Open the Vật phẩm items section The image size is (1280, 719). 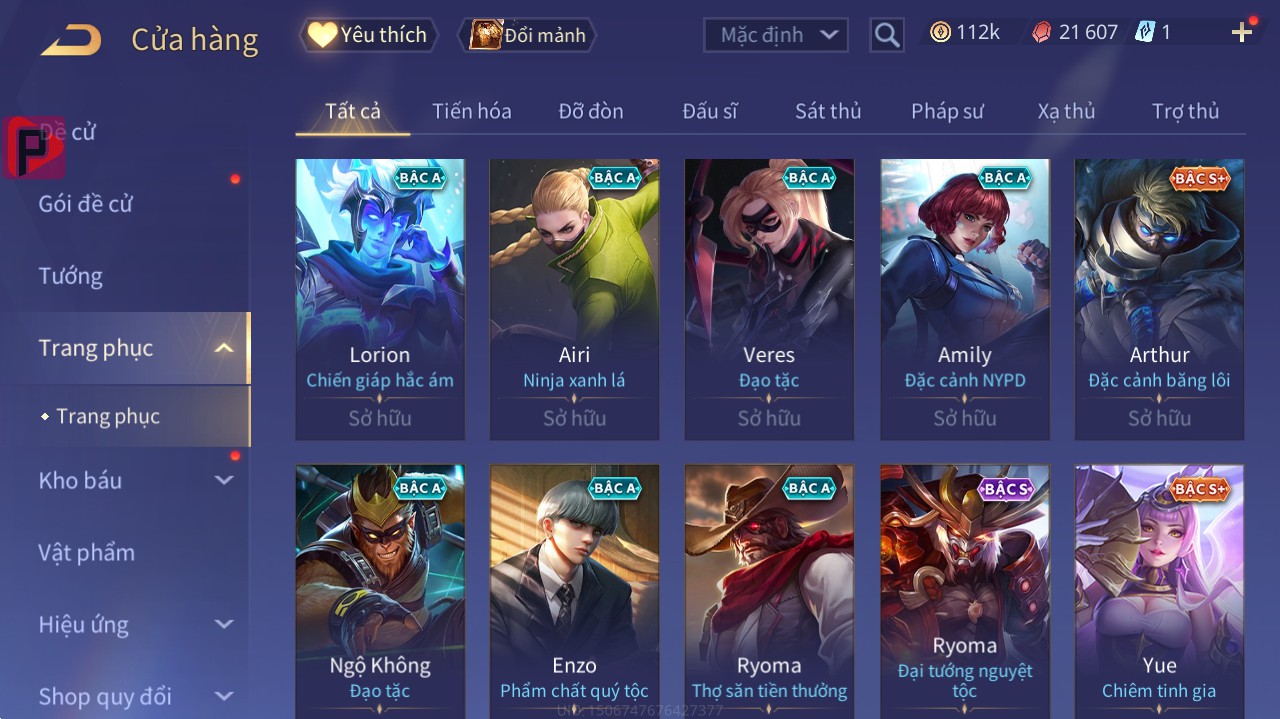[86, 552]
